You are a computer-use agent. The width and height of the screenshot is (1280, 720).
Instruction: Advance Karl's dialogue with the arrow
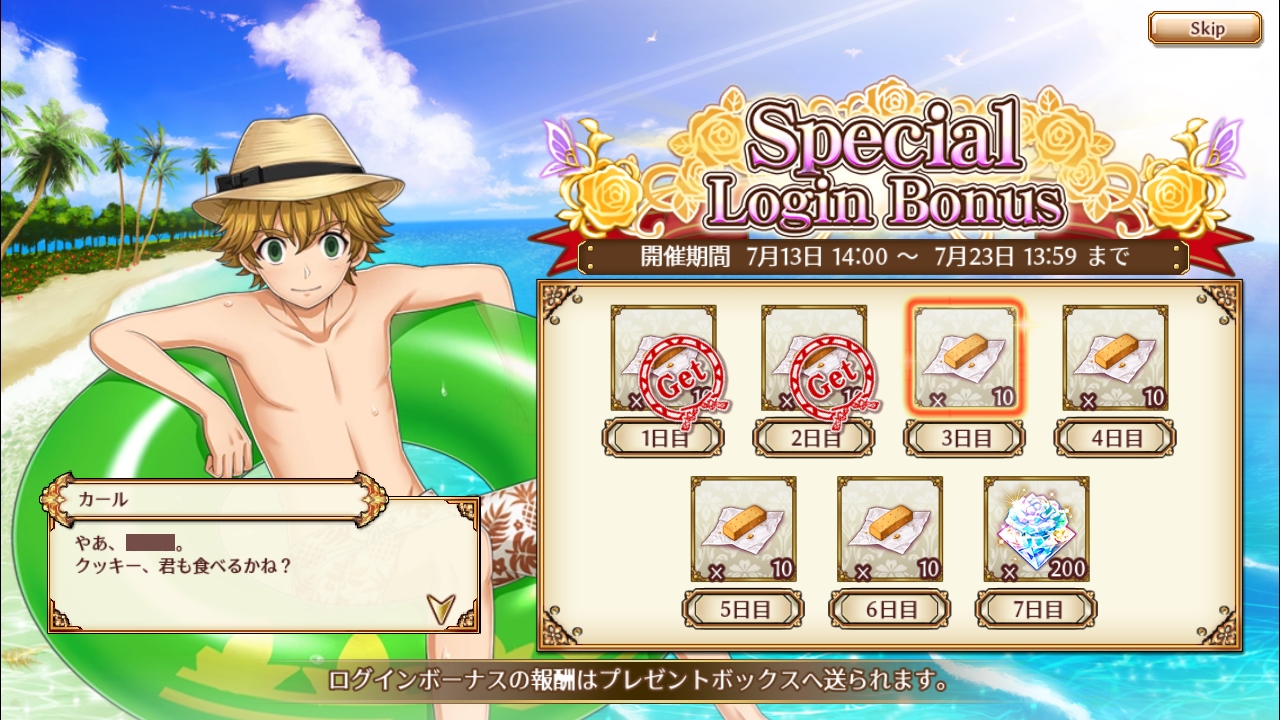tap(439, 606)
